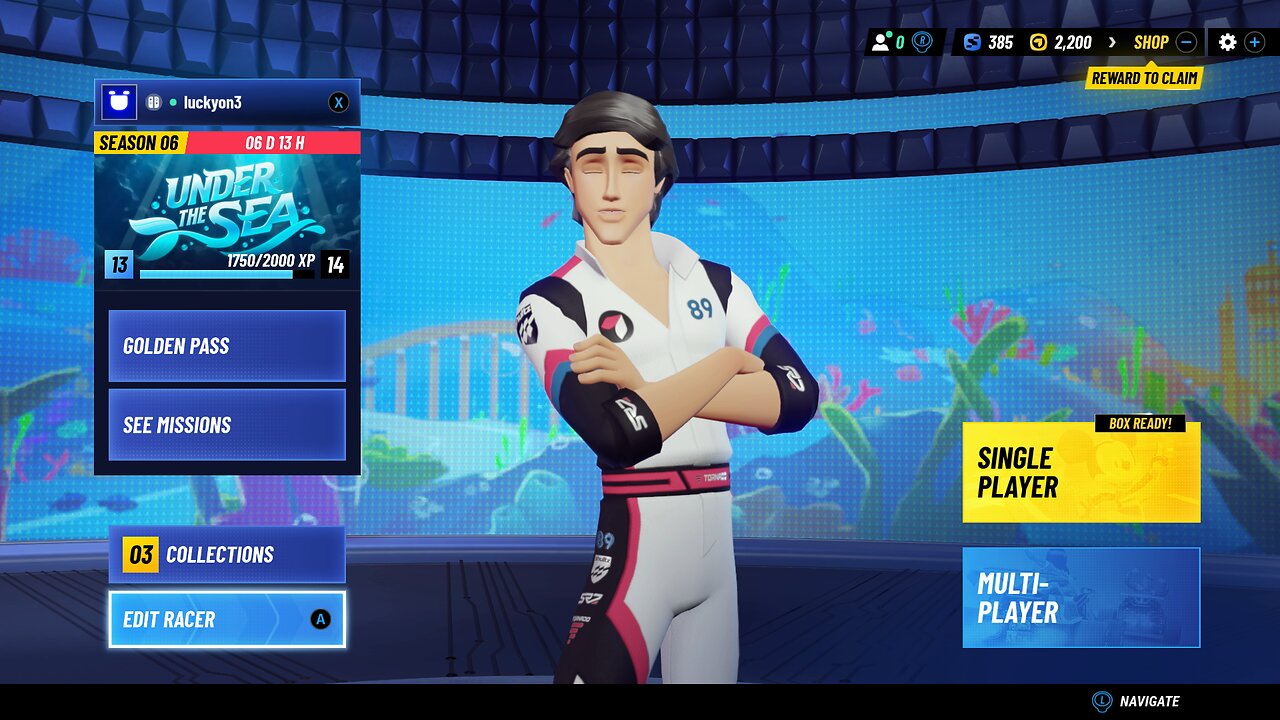Start Single Player mode
Image resolution: width=1280 pixels, height=720 pixels.
1081,473
